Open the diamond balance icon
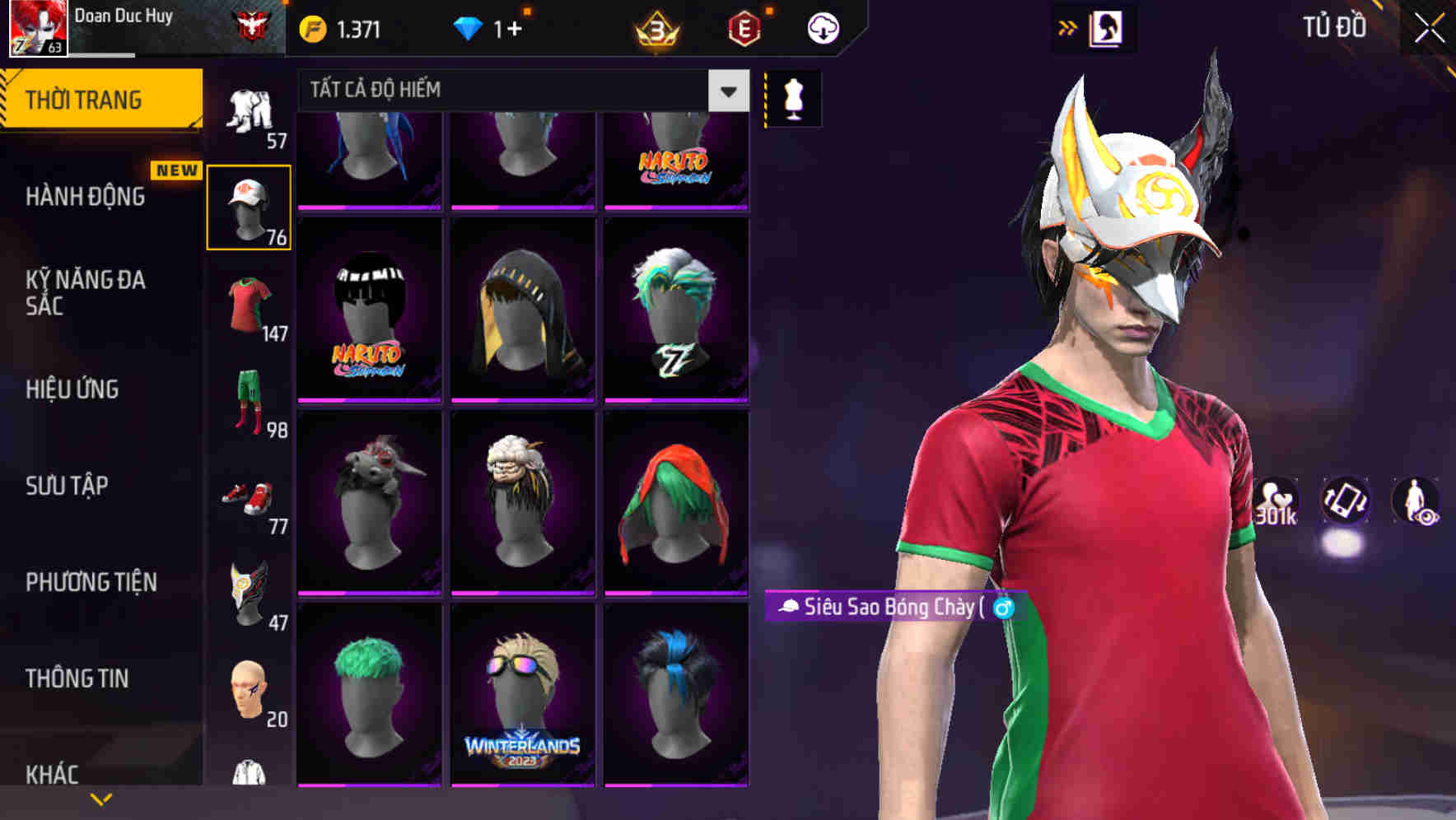This screenshot has width=1456, height=820. (469, 26)
